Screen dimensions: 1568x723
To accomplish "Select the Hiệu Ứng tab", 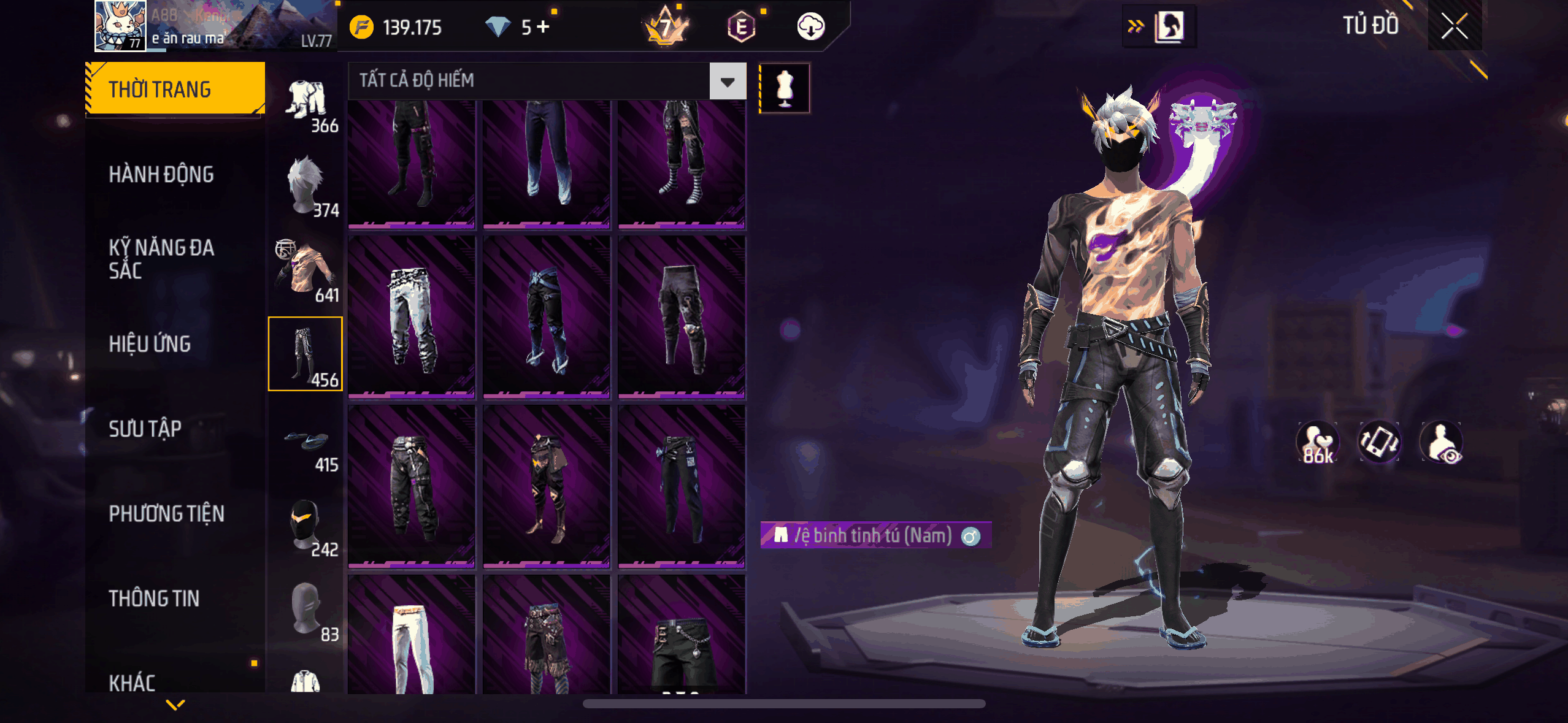I will (x=150, y=344).
